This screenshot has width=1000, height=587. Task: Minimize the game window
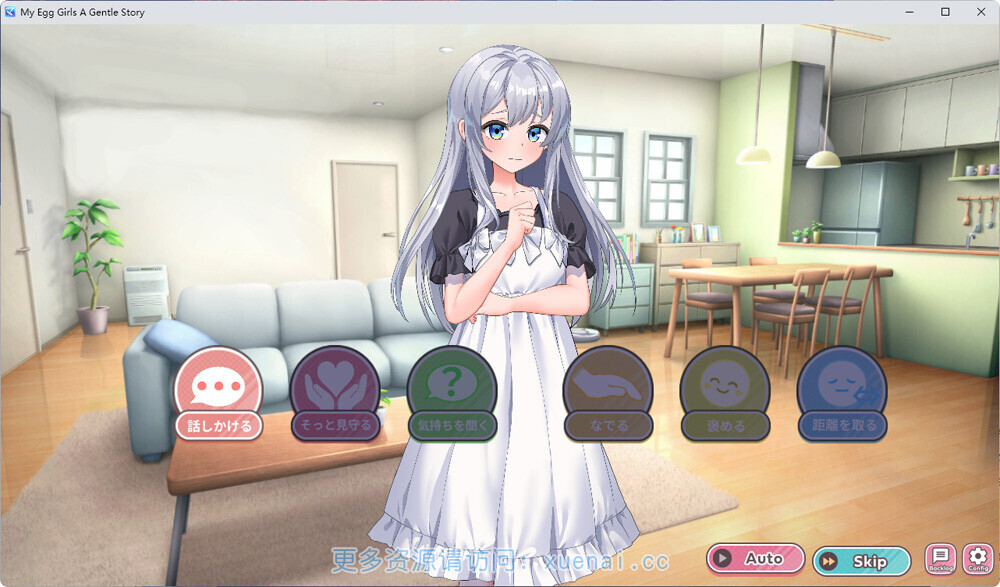click(x=910, y=12)
